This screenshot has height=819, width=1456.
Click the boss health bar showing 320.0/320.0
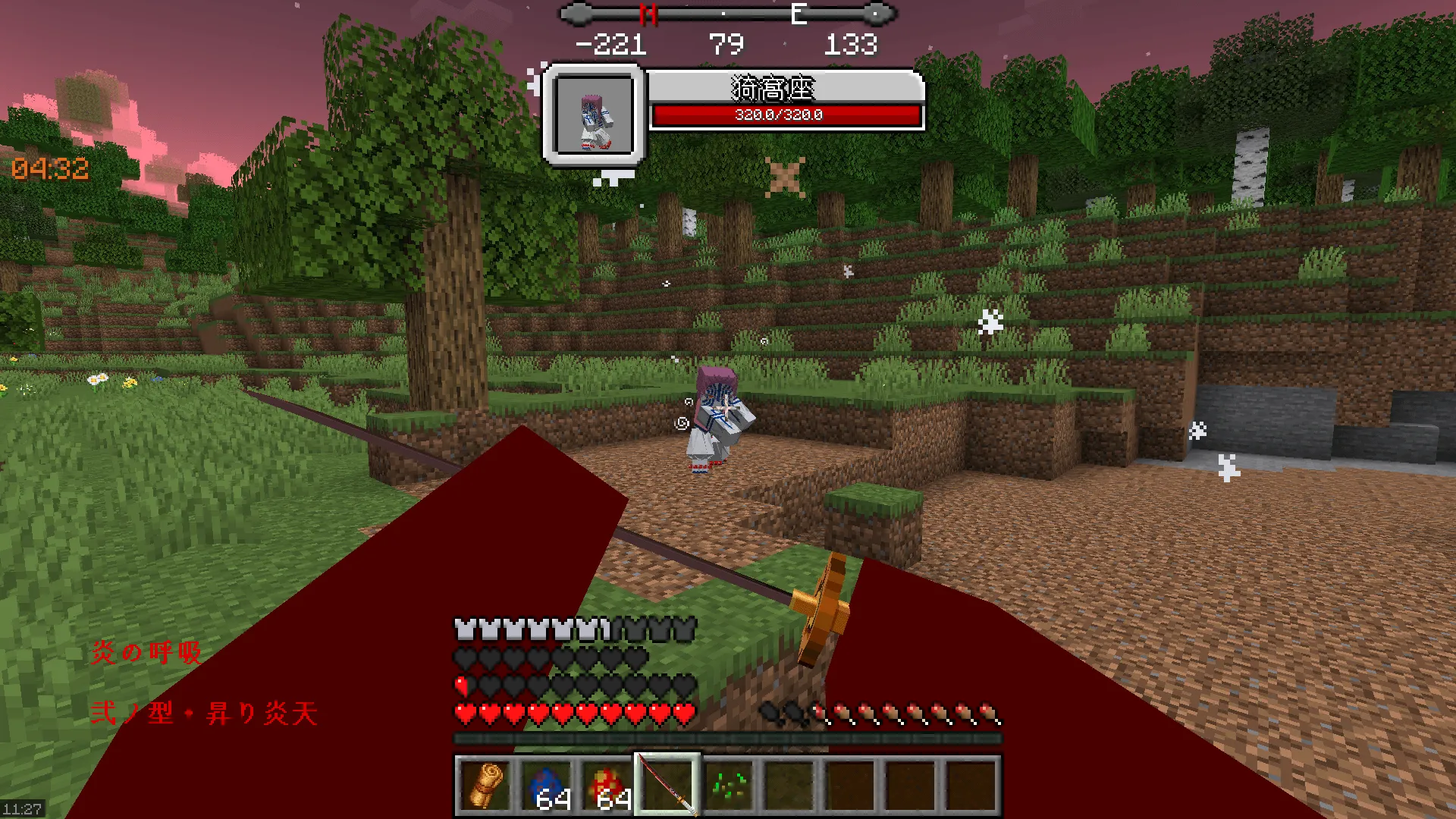[777, 115]
